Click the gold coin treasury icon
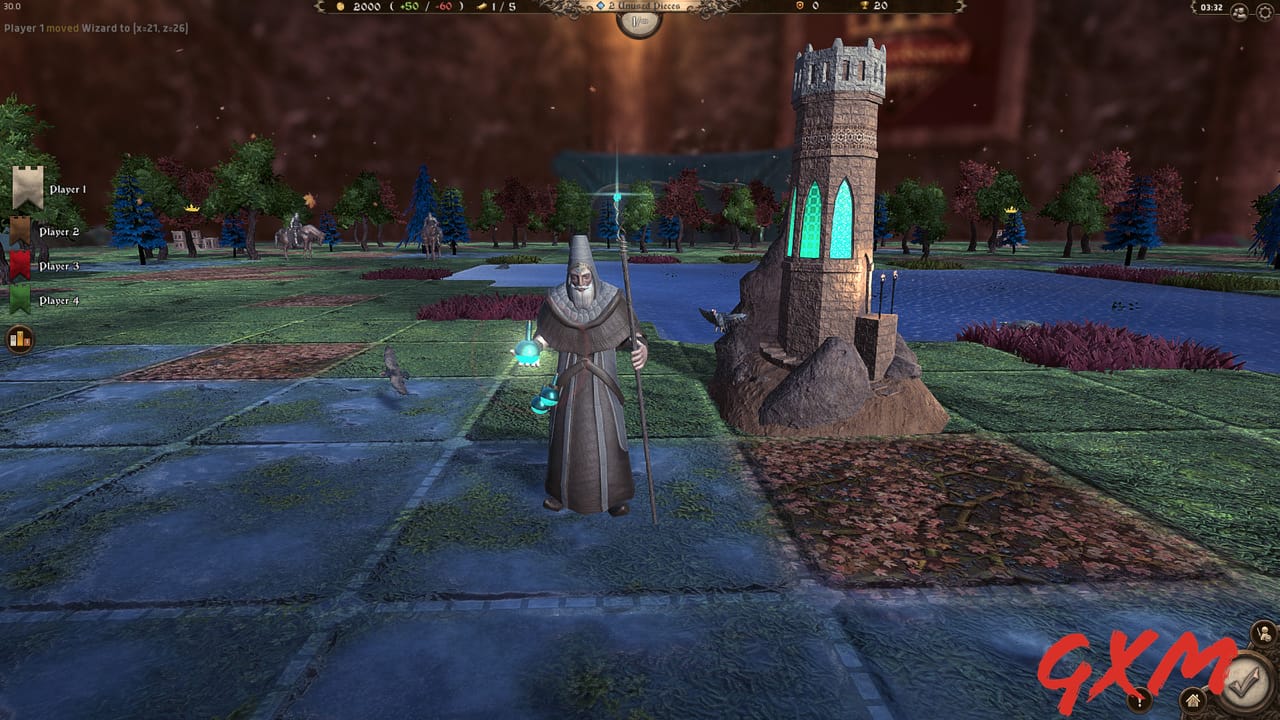 point(341,8)
